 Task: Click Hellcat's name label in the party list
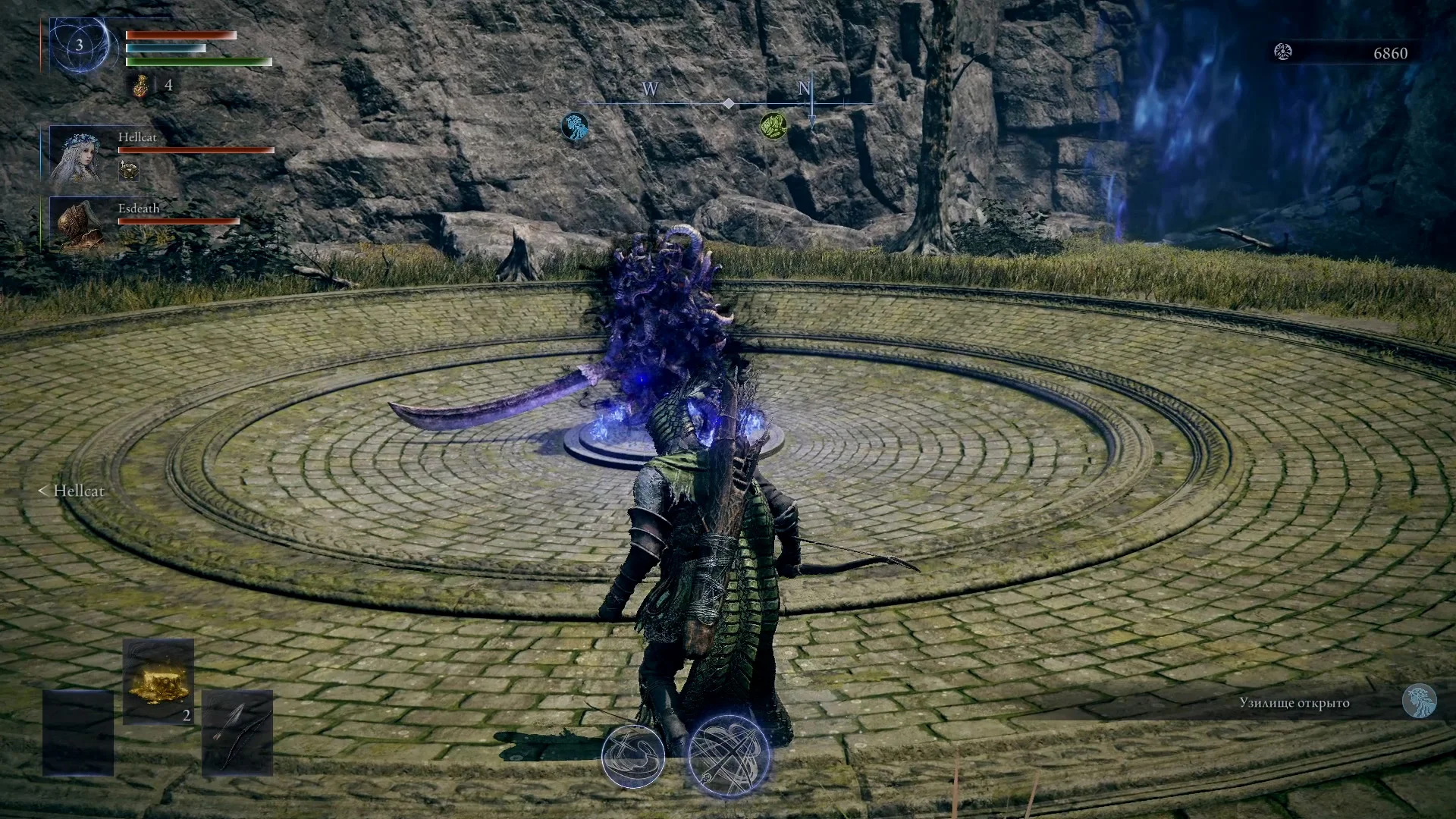139,137
